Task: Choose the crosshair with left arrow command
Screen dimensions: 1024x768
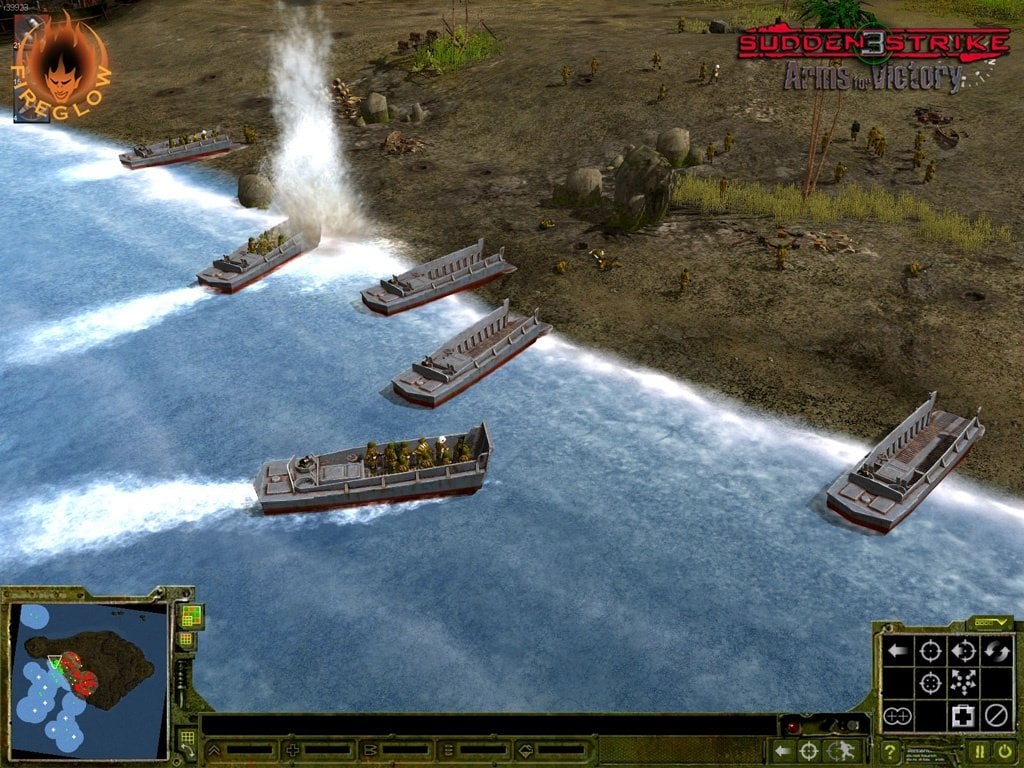Action: tap(963, 652)
